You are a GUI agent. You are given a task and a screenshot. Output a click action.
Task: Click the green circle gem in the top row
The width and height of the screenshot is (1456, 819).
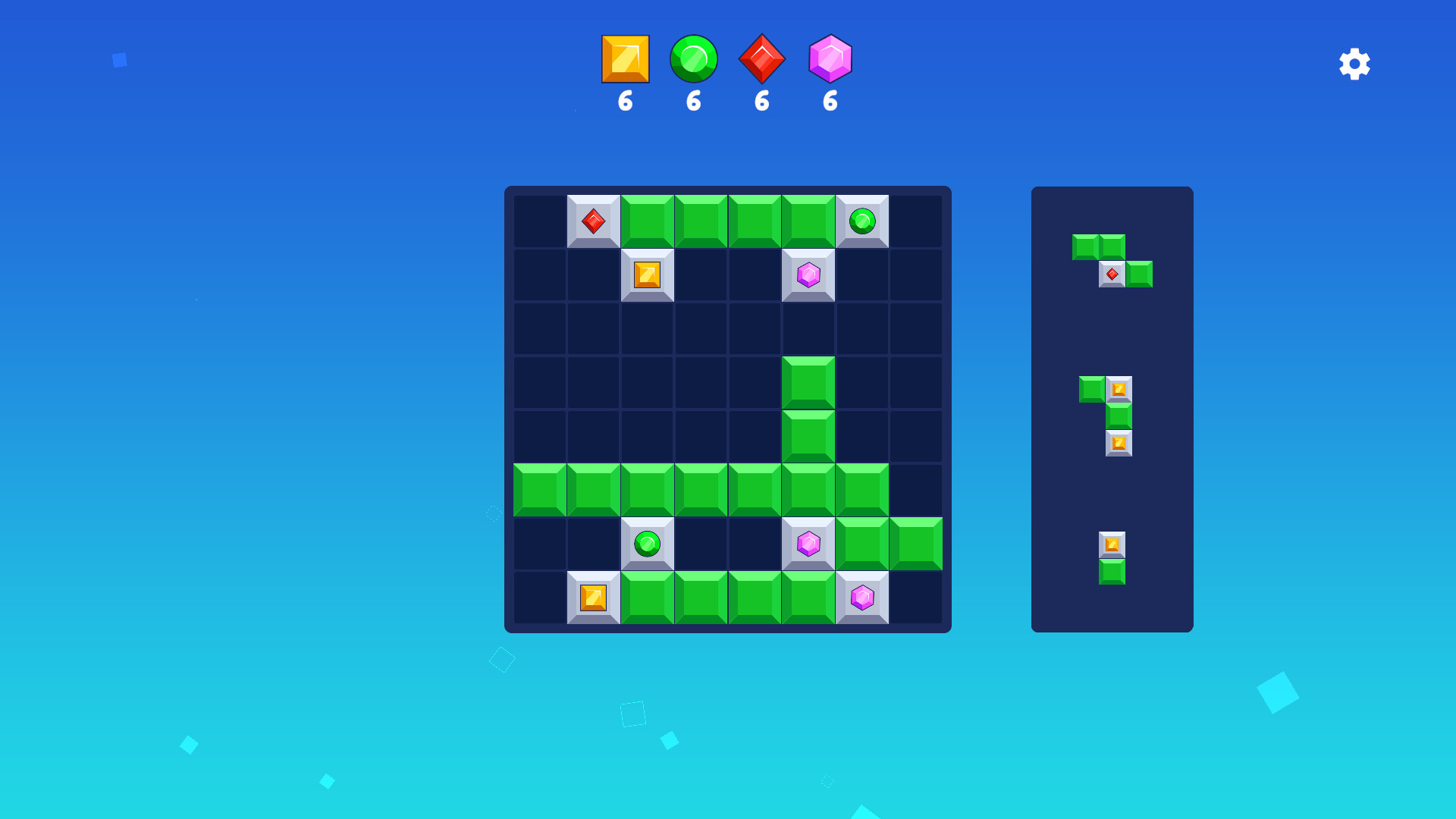(x=863, y=221)
